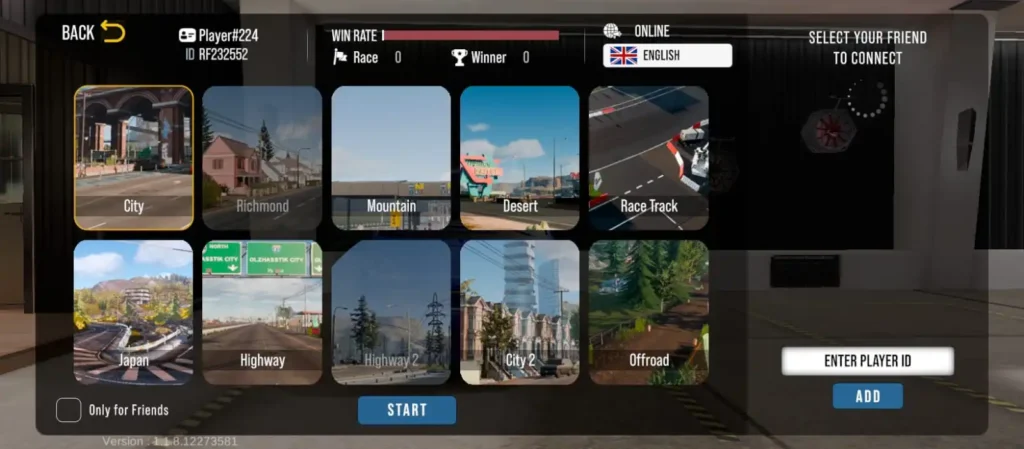The height and width of the screenshot is (449, 1024).
Task: Click the blue START button
Action: pos(407,410)
